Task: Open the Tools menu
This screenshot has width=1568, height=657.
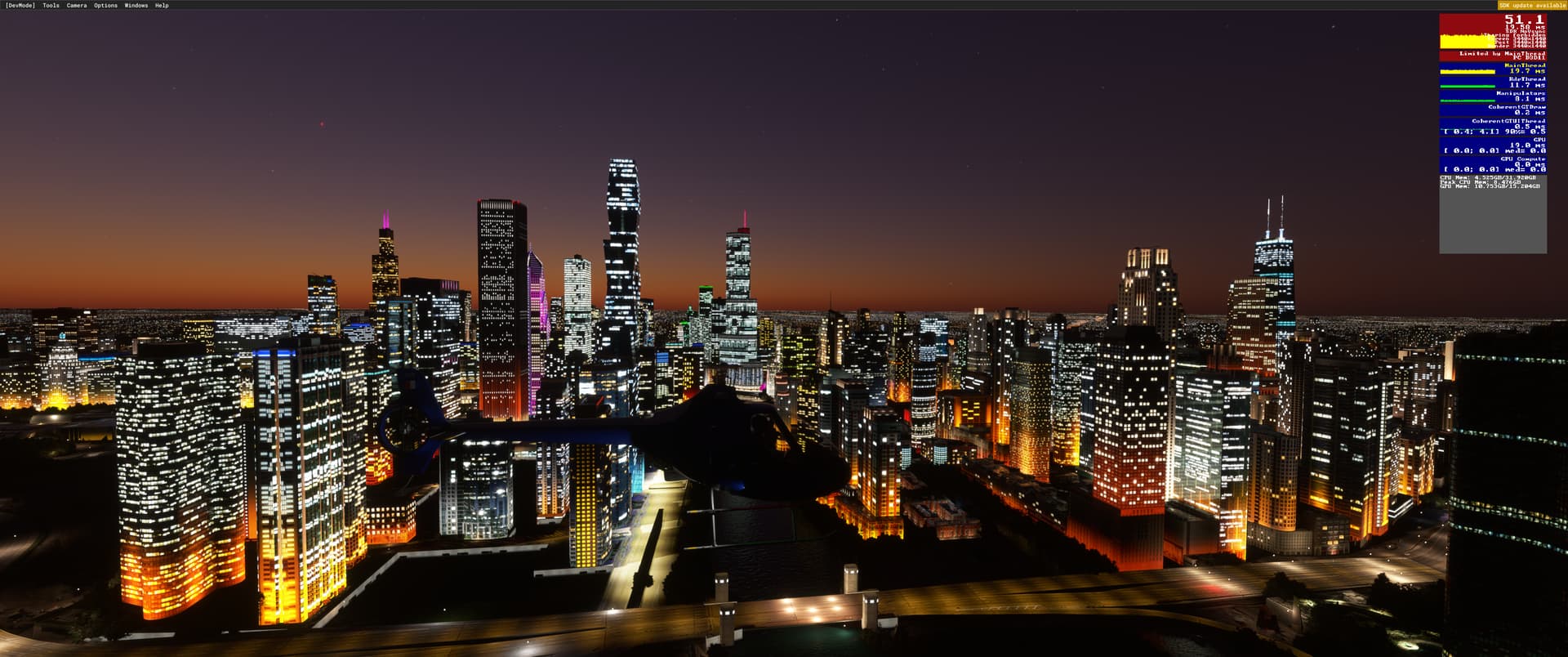Action: tap(50, 5)
